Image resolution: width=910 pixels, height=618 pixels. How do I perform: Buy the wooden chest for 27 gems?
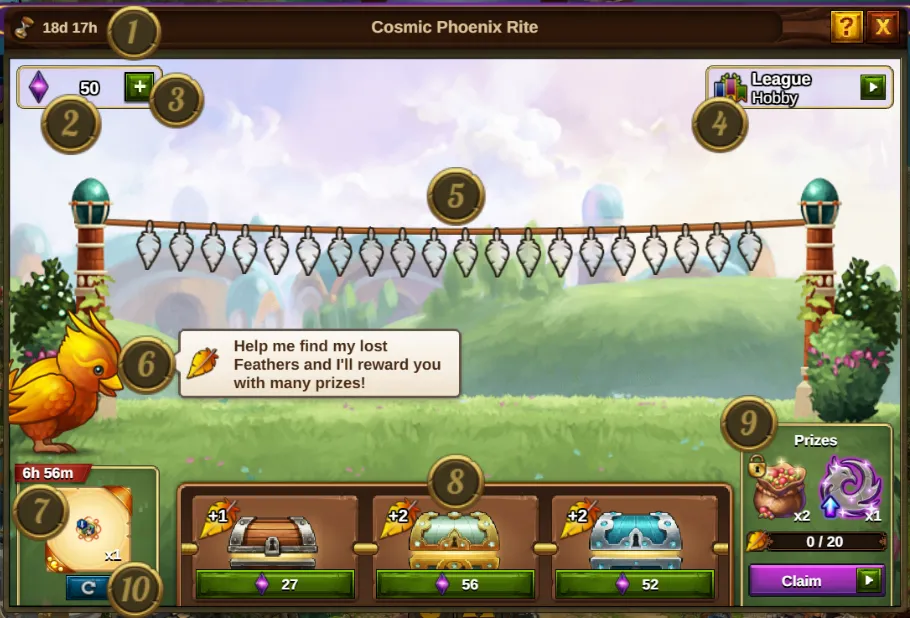tap(275, 584)
